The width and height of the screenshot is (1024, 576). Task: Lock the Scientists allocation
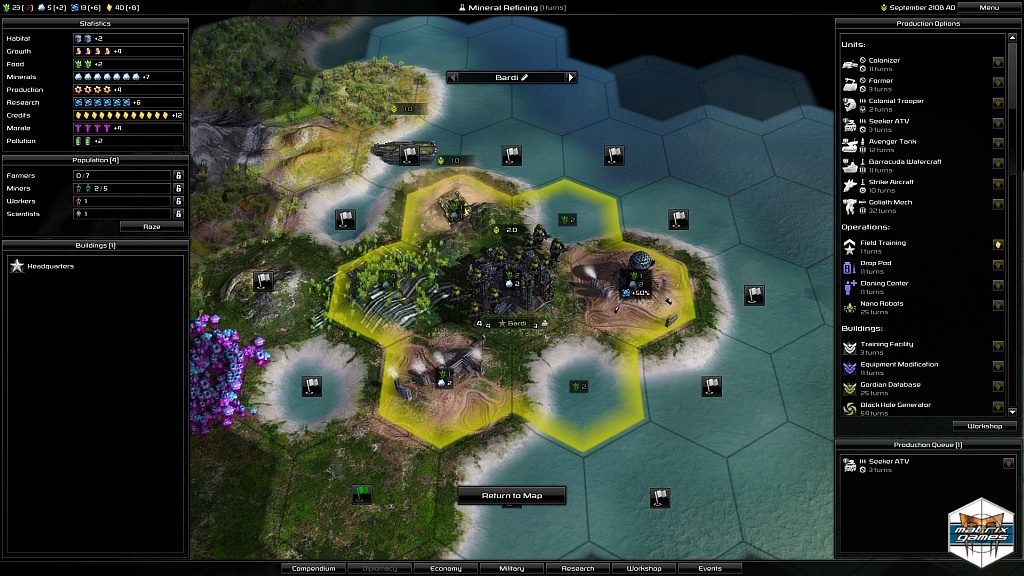pos(178,214)
